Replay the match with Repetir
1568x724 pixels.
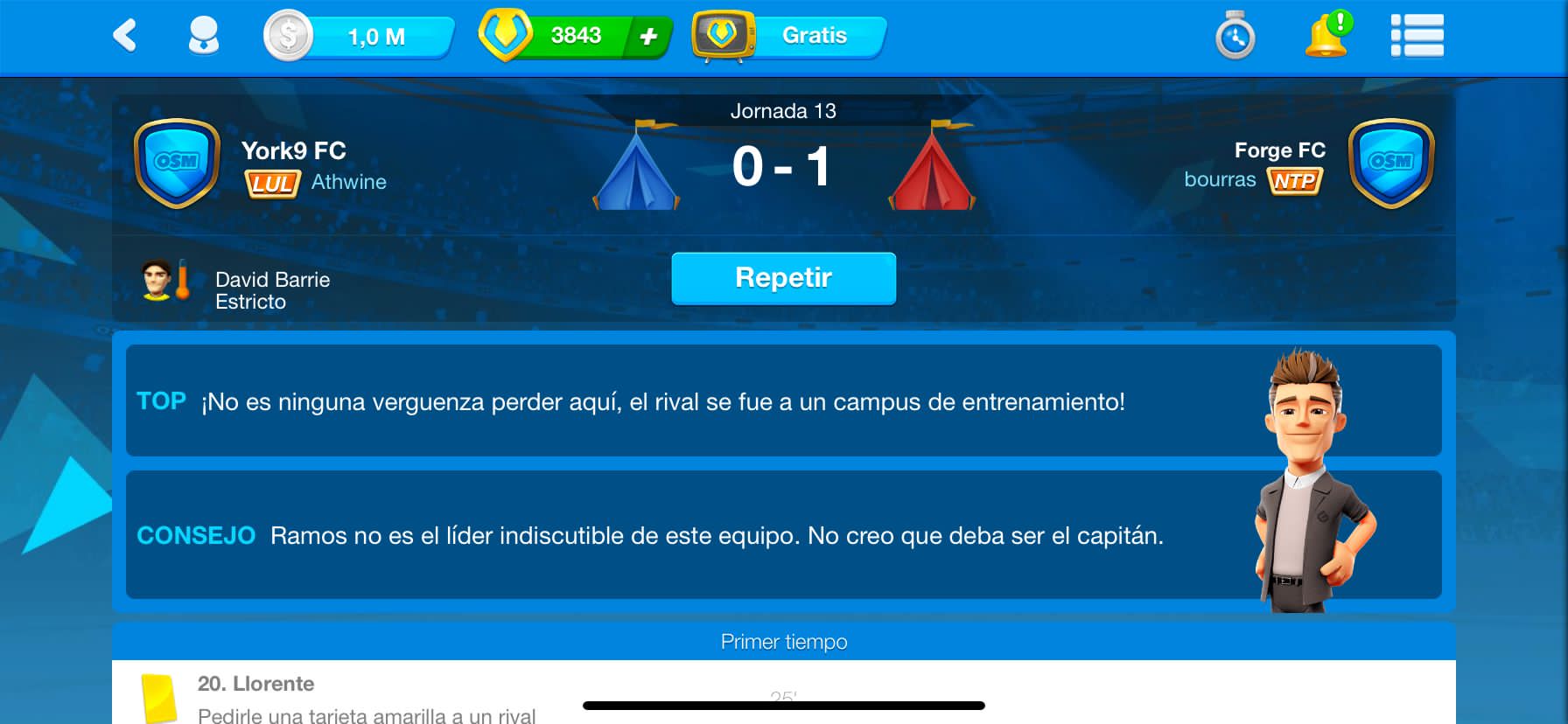783,278
